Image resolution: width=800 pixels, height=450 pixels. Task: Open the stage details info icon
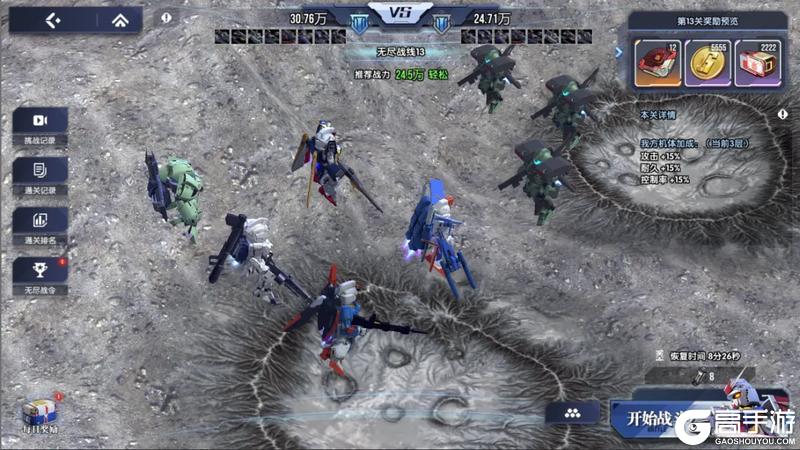coord(781,115)
